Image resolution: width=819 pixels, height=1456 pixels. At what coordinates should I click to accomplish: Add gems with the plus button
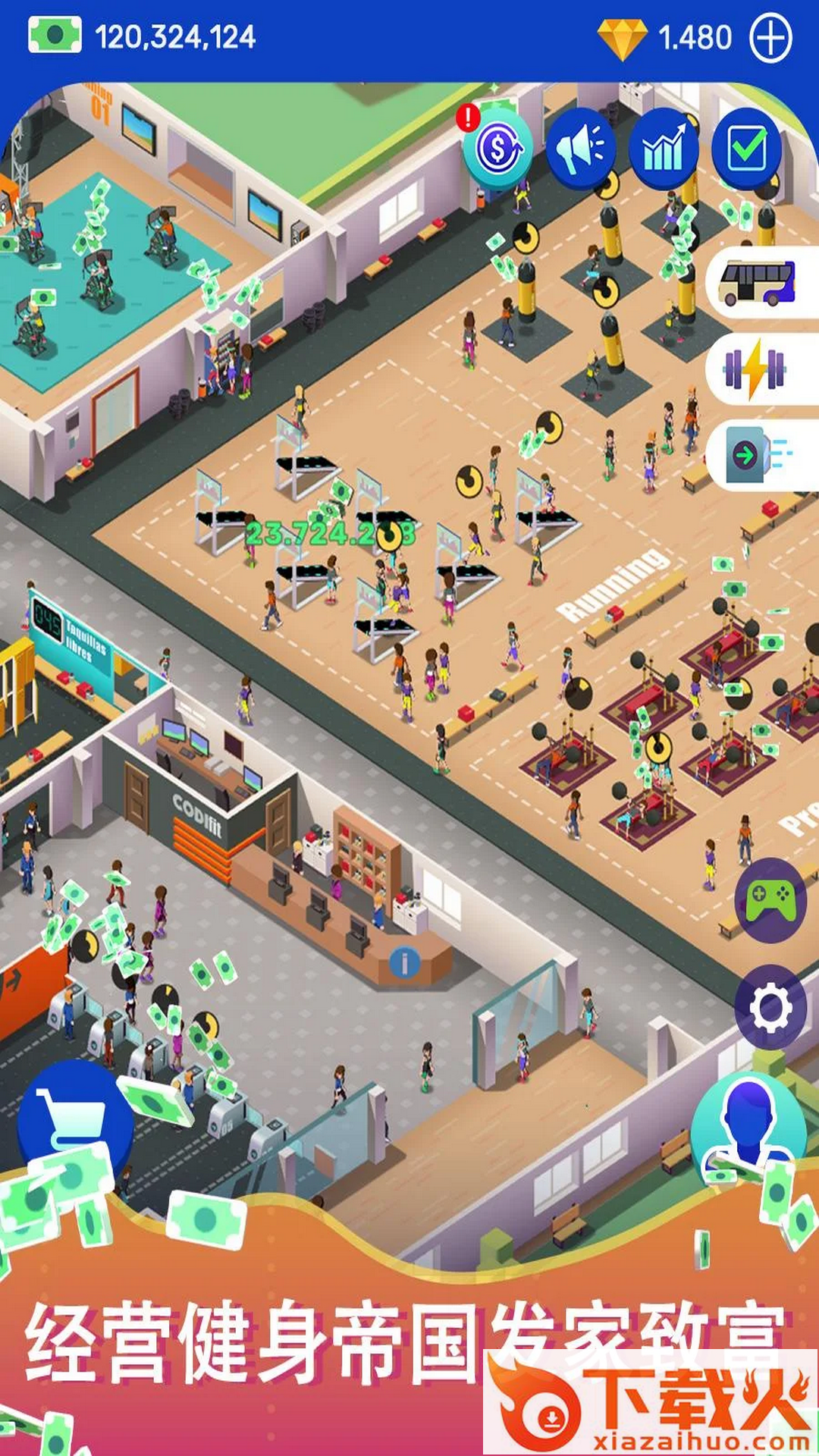[770, 38]
